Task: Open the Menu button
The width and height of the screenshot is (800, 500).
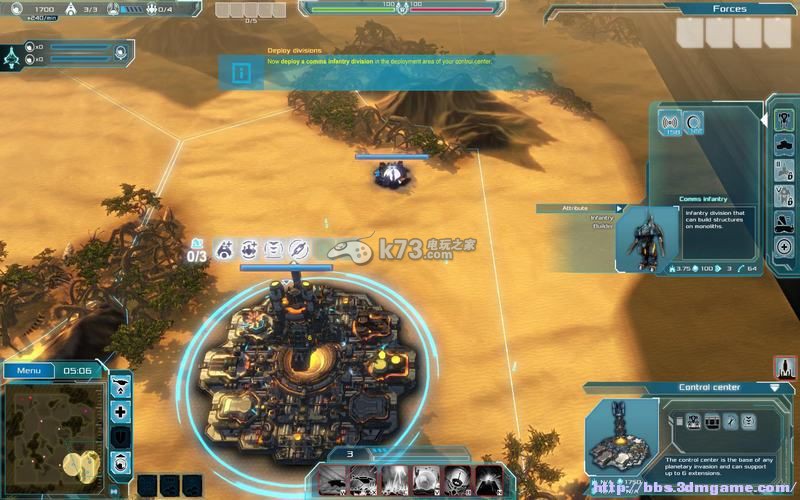Action: 28,370
